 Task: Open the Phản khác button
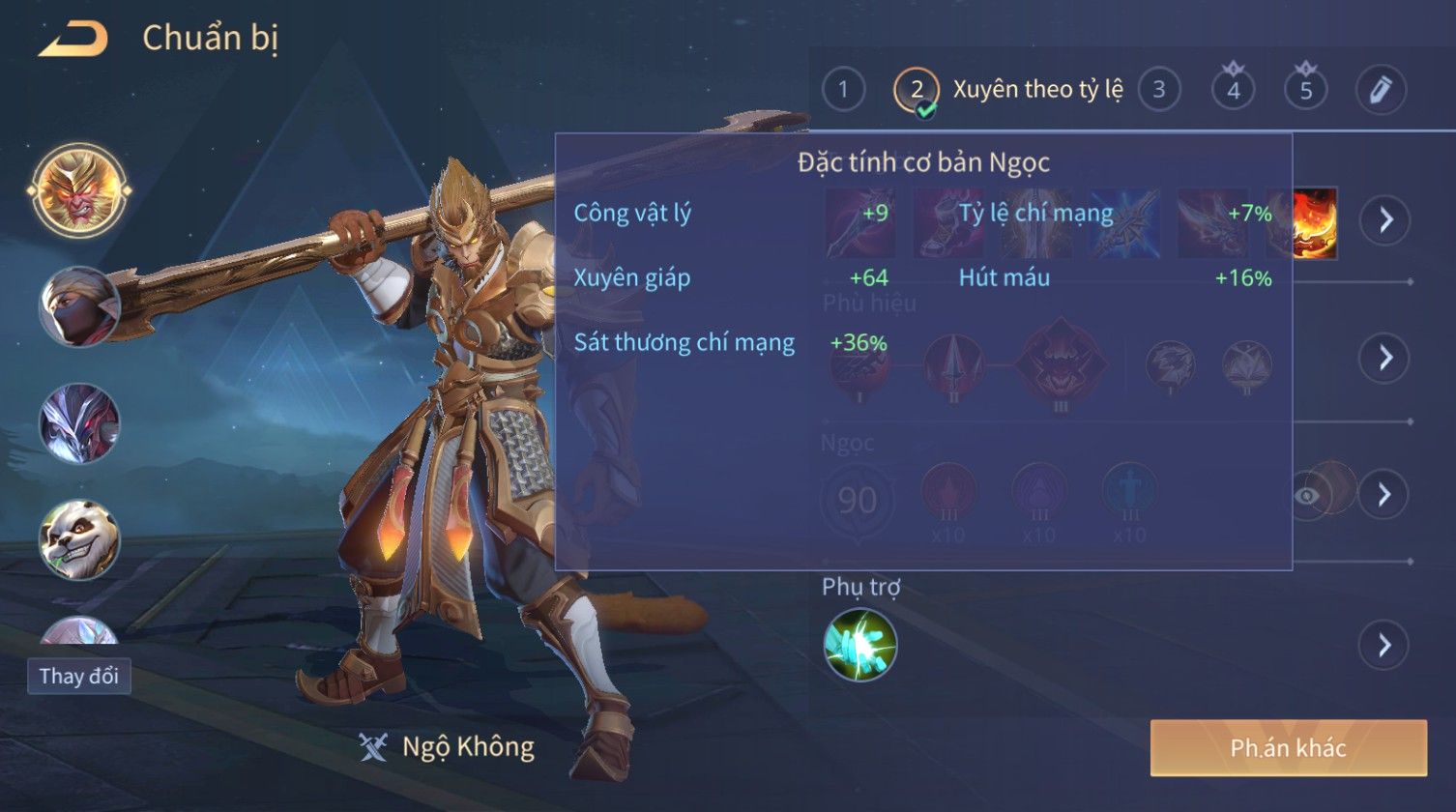(x=1288, y=747)
